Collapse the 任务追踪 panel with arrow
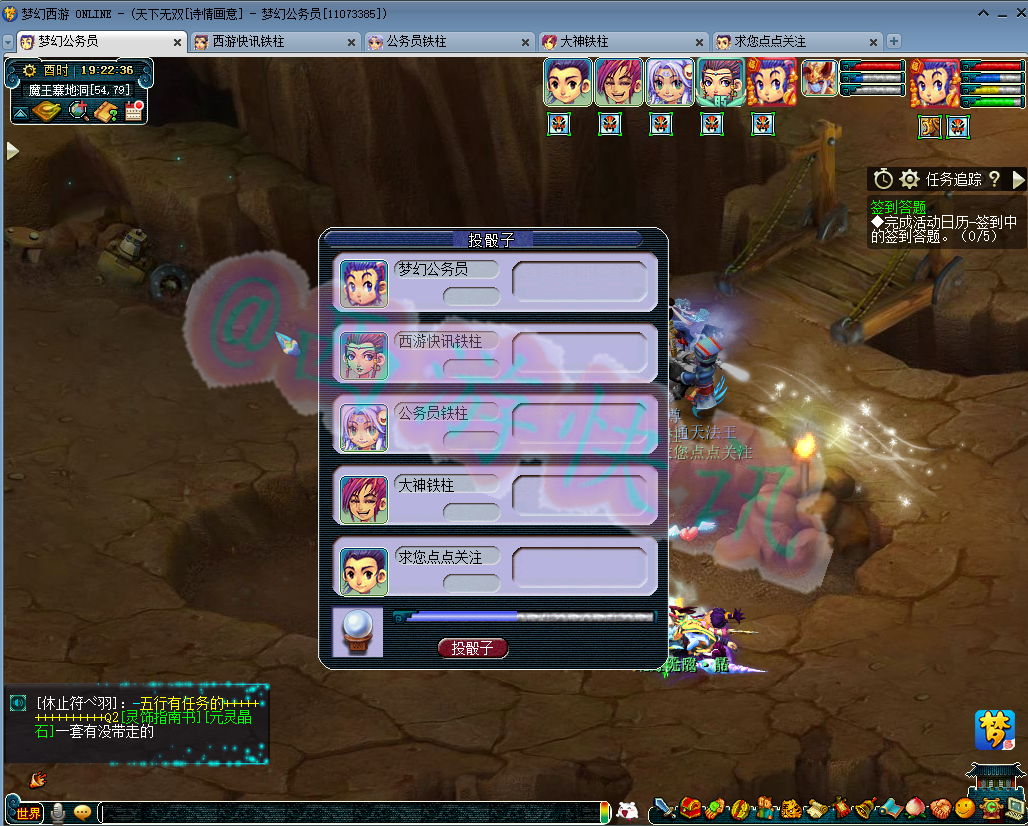 click(1019, 179)
